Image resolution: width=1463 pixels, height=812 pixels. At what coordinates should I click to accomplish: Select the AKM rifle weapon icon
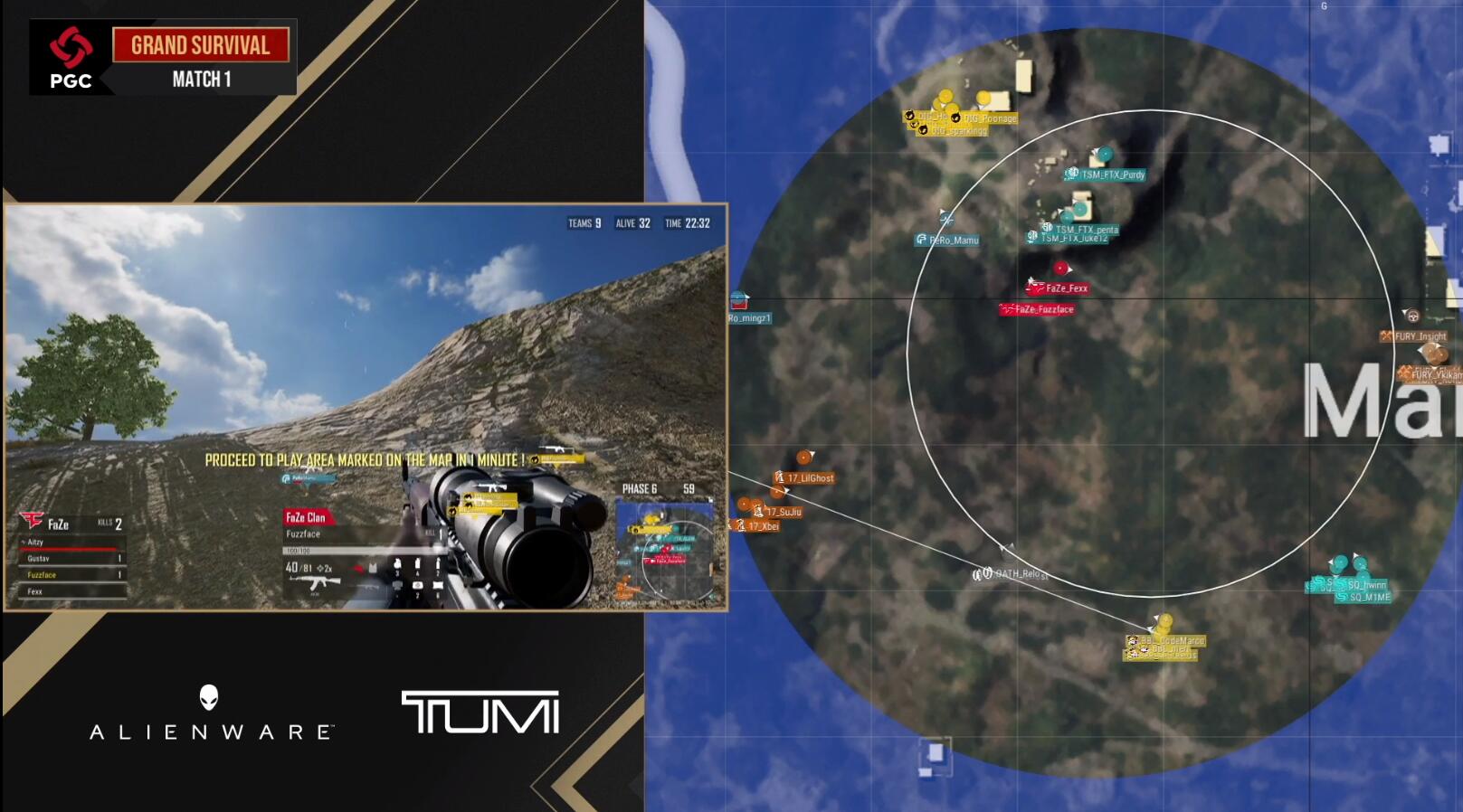click(315, 582)
